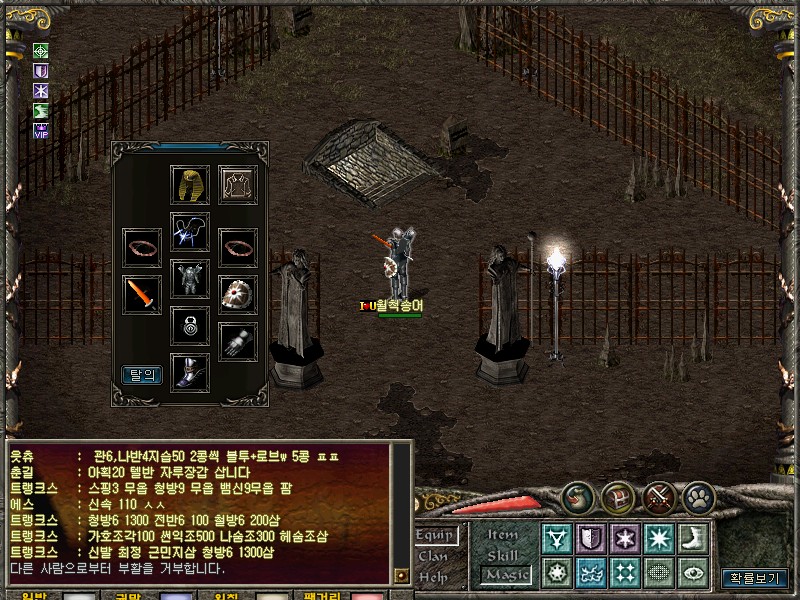The height and width of the screenshot is (600, 800).
Task: Click the 확률보기 button
Action: (x=755, y=578)
